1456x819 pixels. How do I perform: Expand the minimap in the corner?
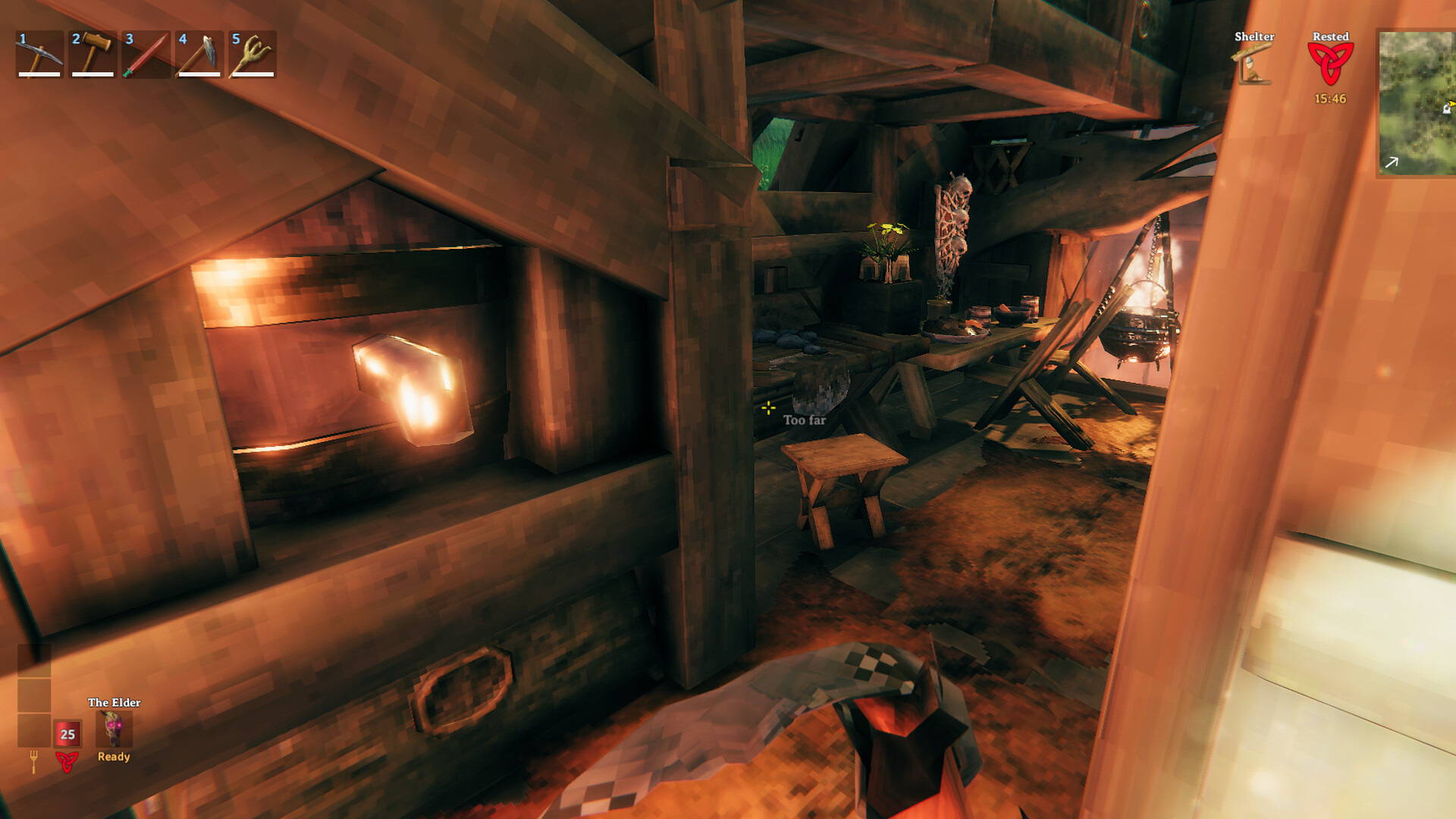1417,102
